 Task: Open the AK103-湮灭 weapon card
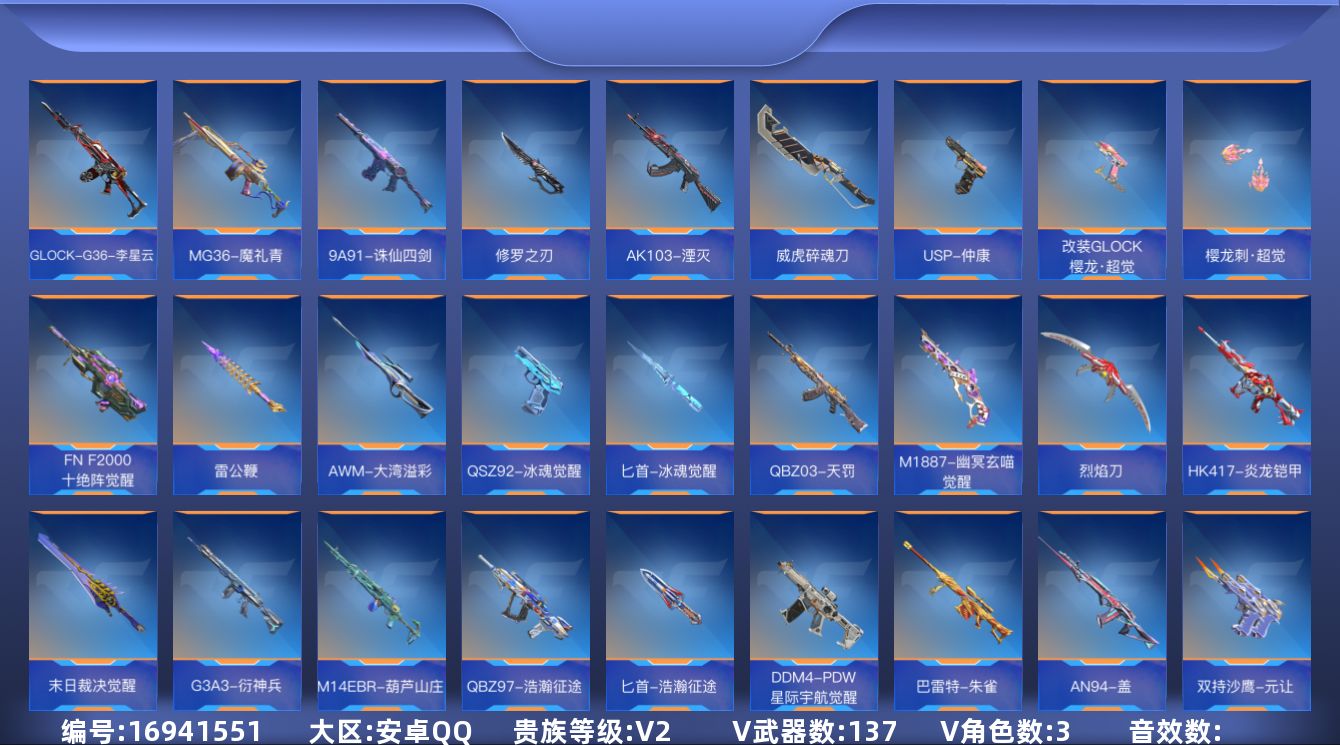(670, 170)
